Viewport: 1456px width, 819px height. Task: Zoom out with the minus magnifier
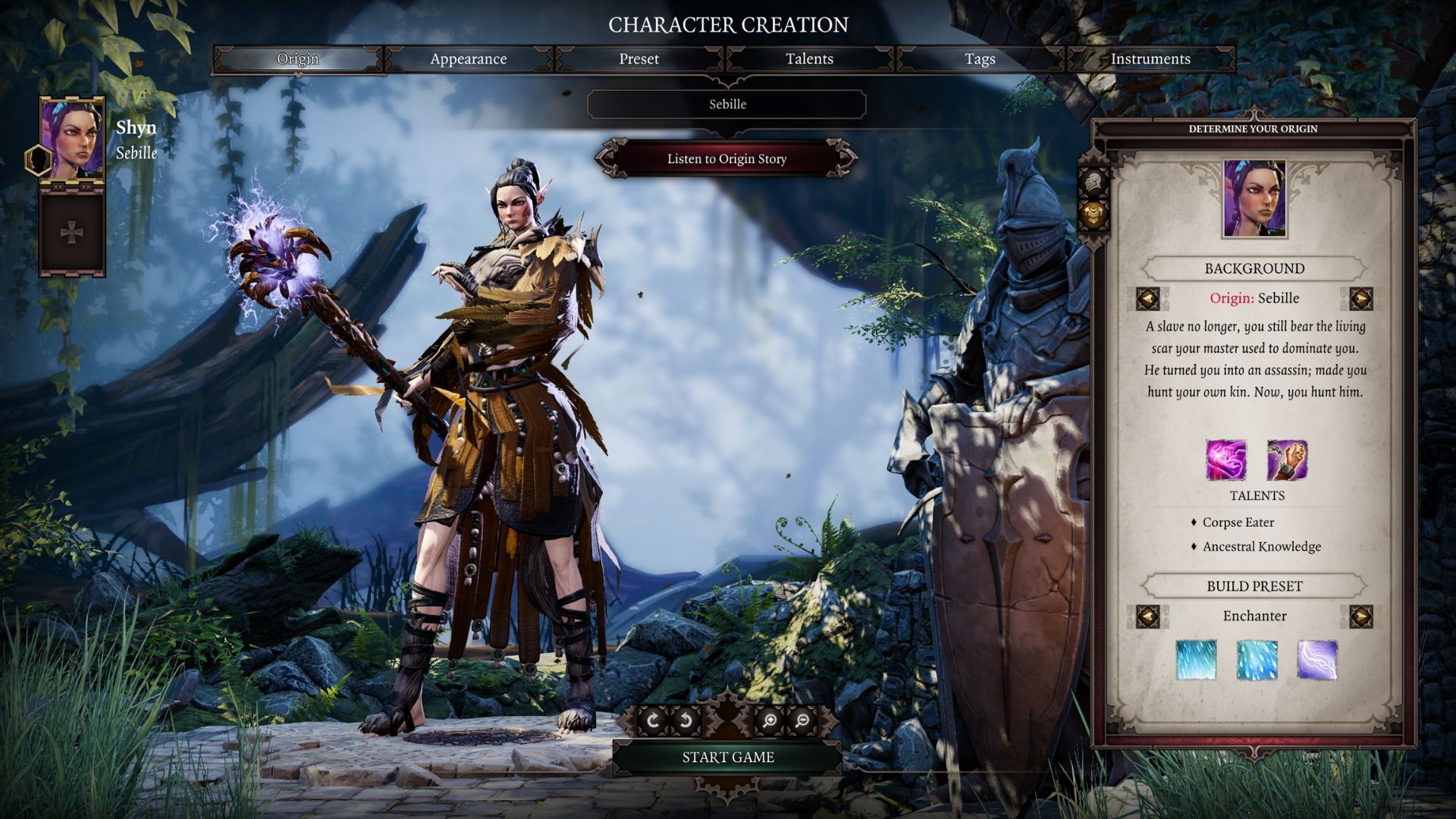point(802,720)
